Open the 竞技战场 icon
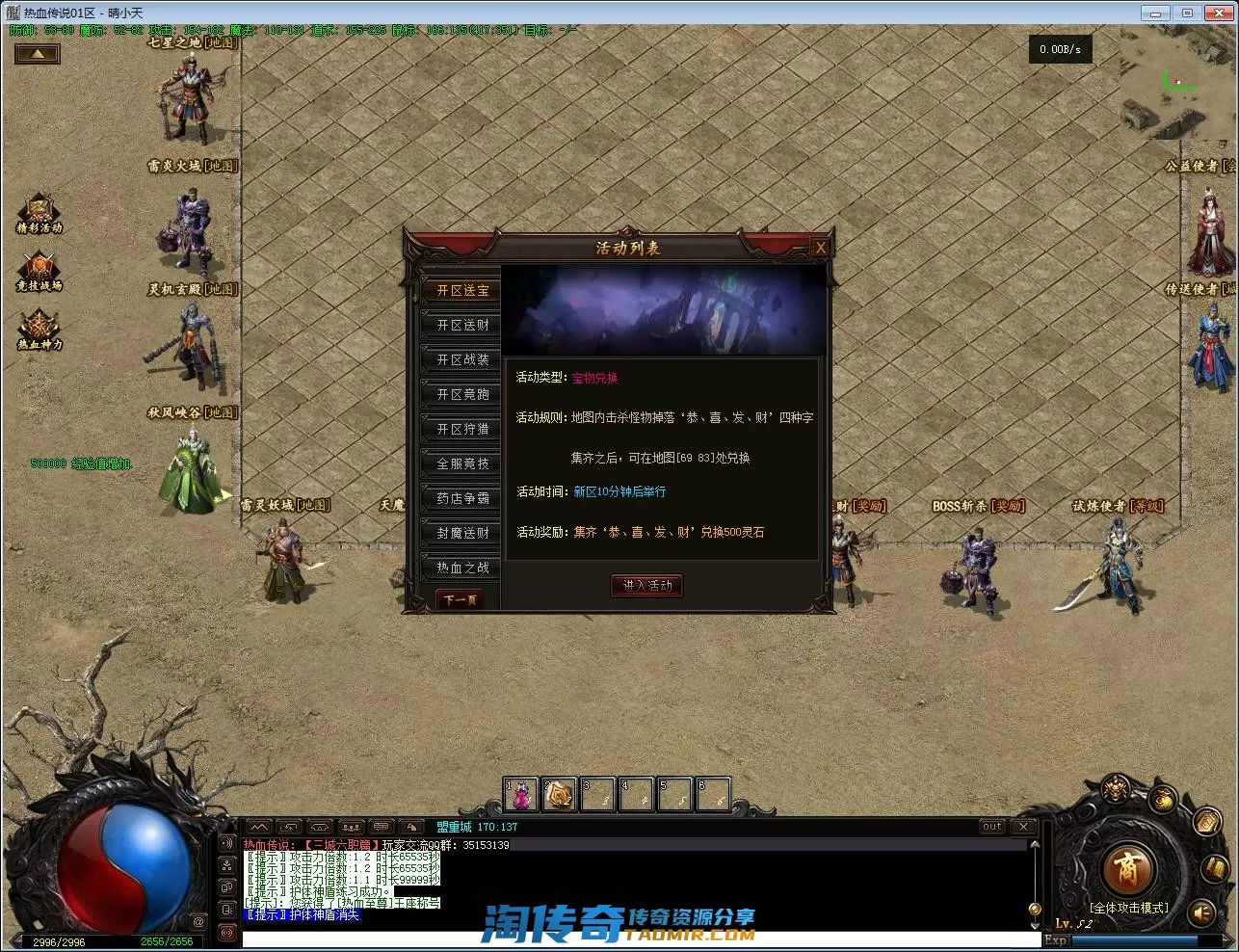This screenshot has width=1239, height=952. 40,271
